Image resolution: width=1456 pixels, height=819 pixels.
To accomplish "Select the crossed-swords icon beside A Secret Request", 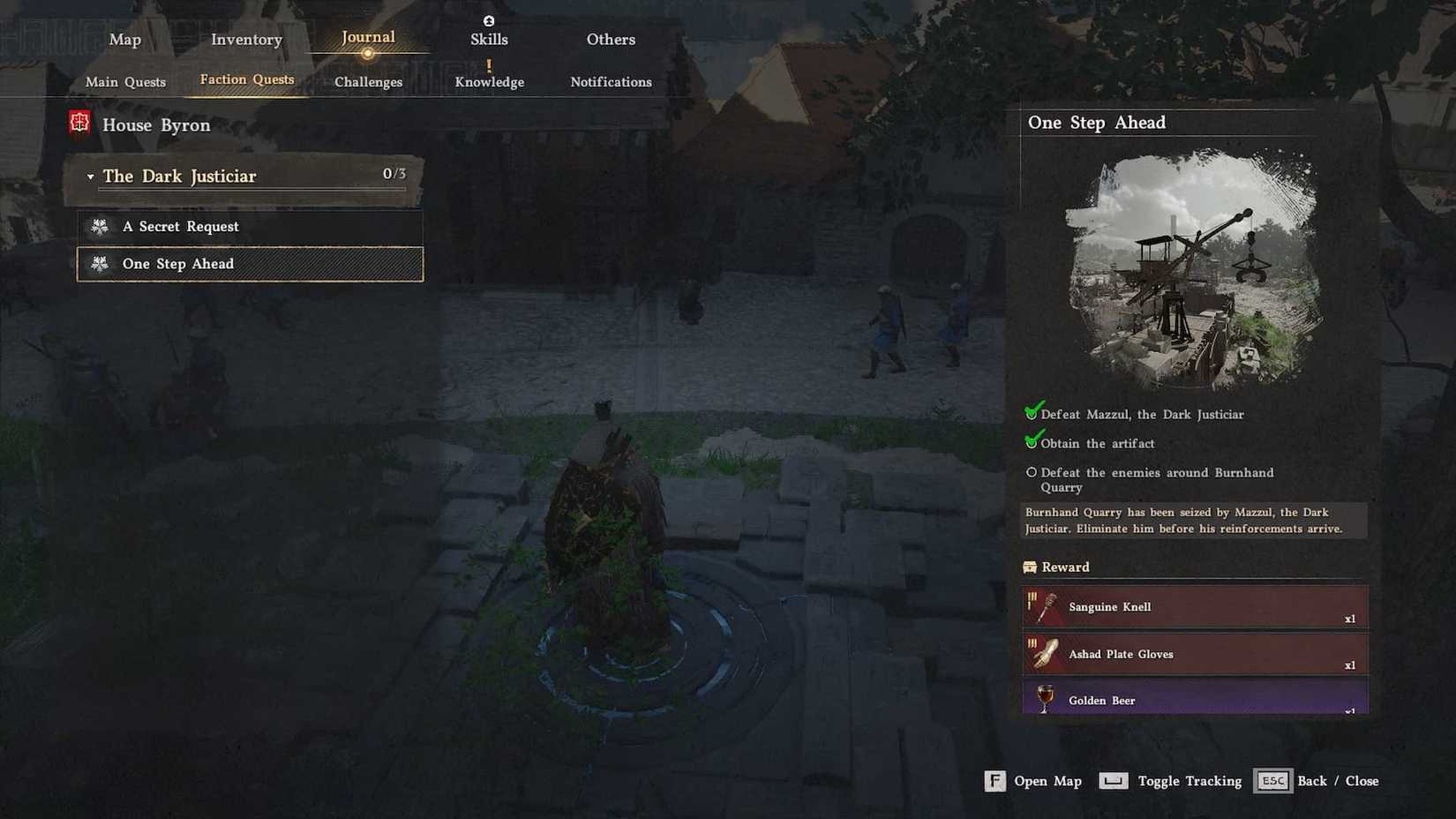I will point(101,226).
